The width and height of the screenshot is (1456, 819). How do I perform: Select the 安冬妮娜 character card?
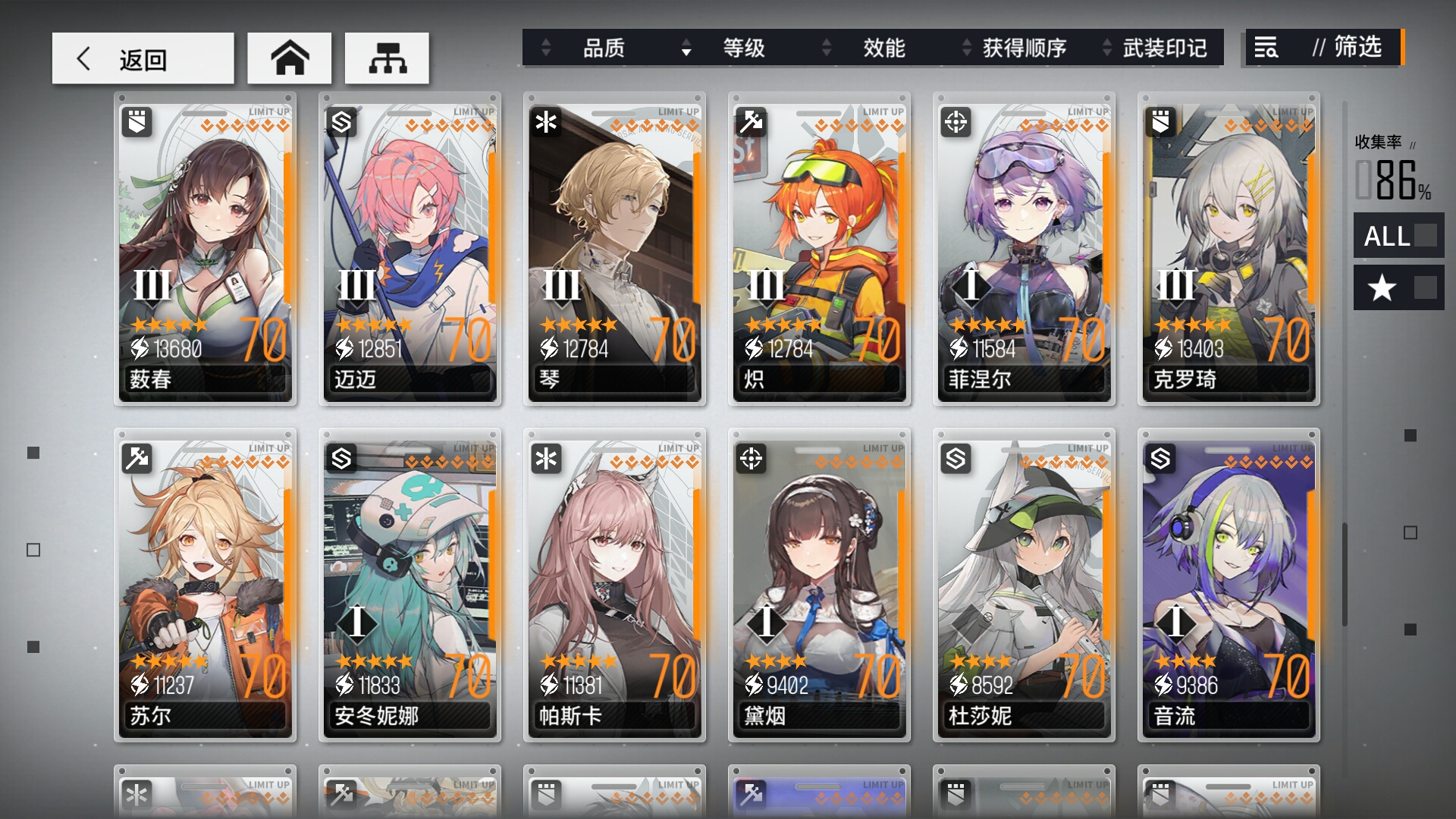pos(409,585)
